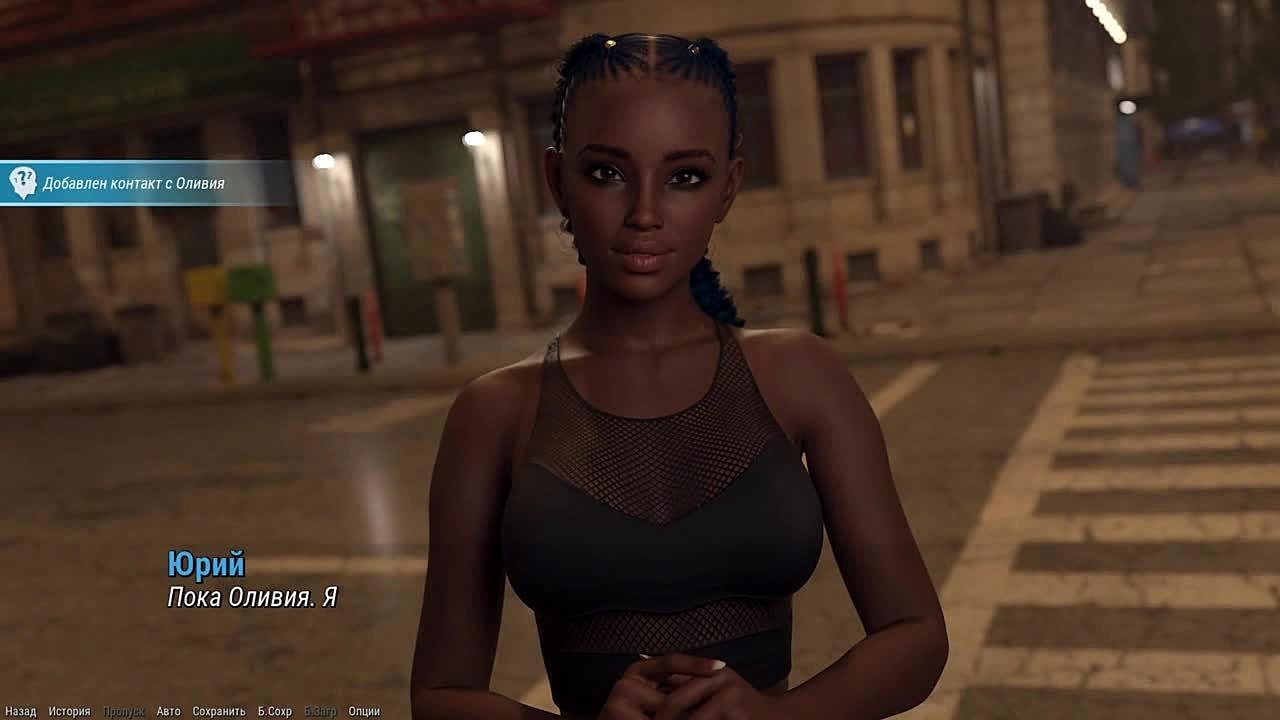Open the Опции settings menu
1280x720 pixels.
click(364, 711)
